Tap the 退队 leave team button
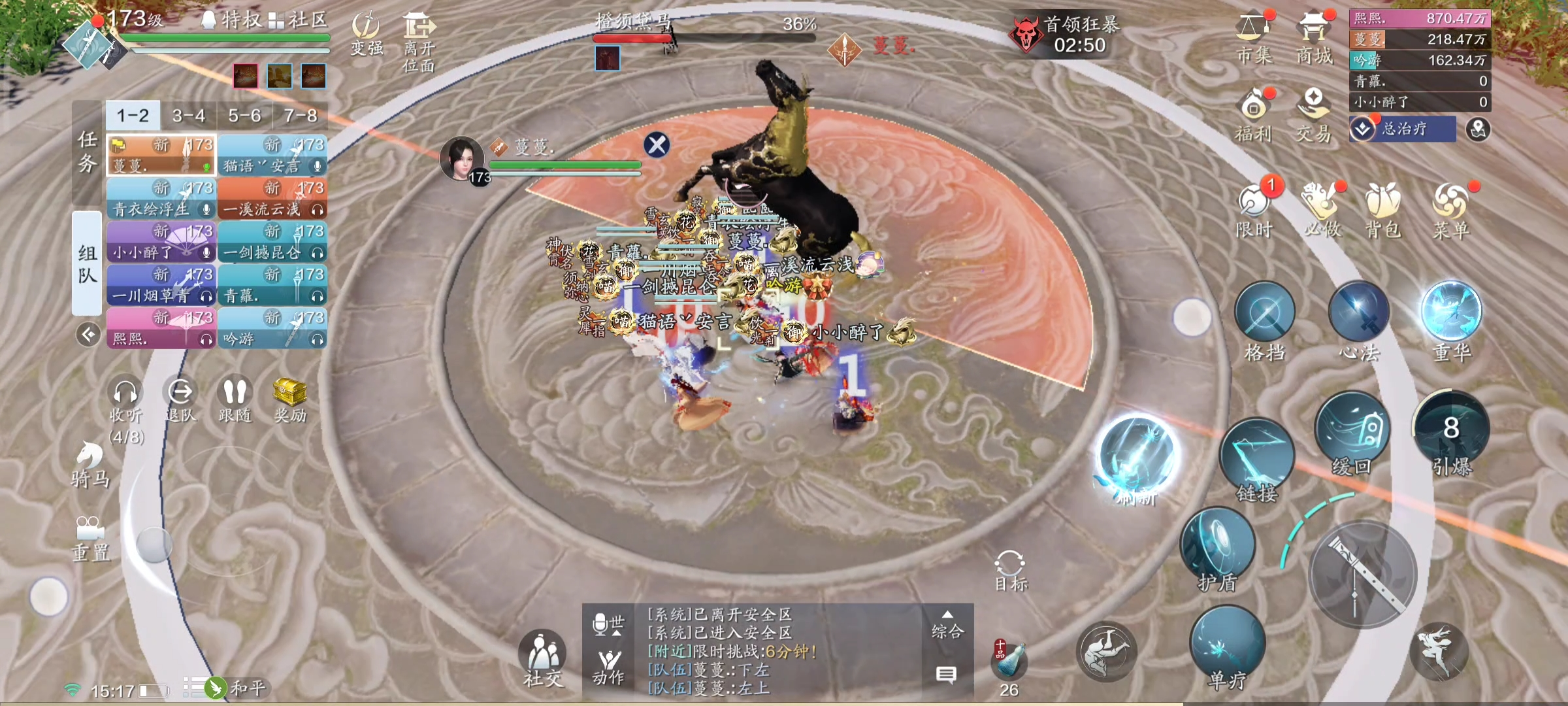The width and height of the screenshot is (1568, 706). point(180,399)
